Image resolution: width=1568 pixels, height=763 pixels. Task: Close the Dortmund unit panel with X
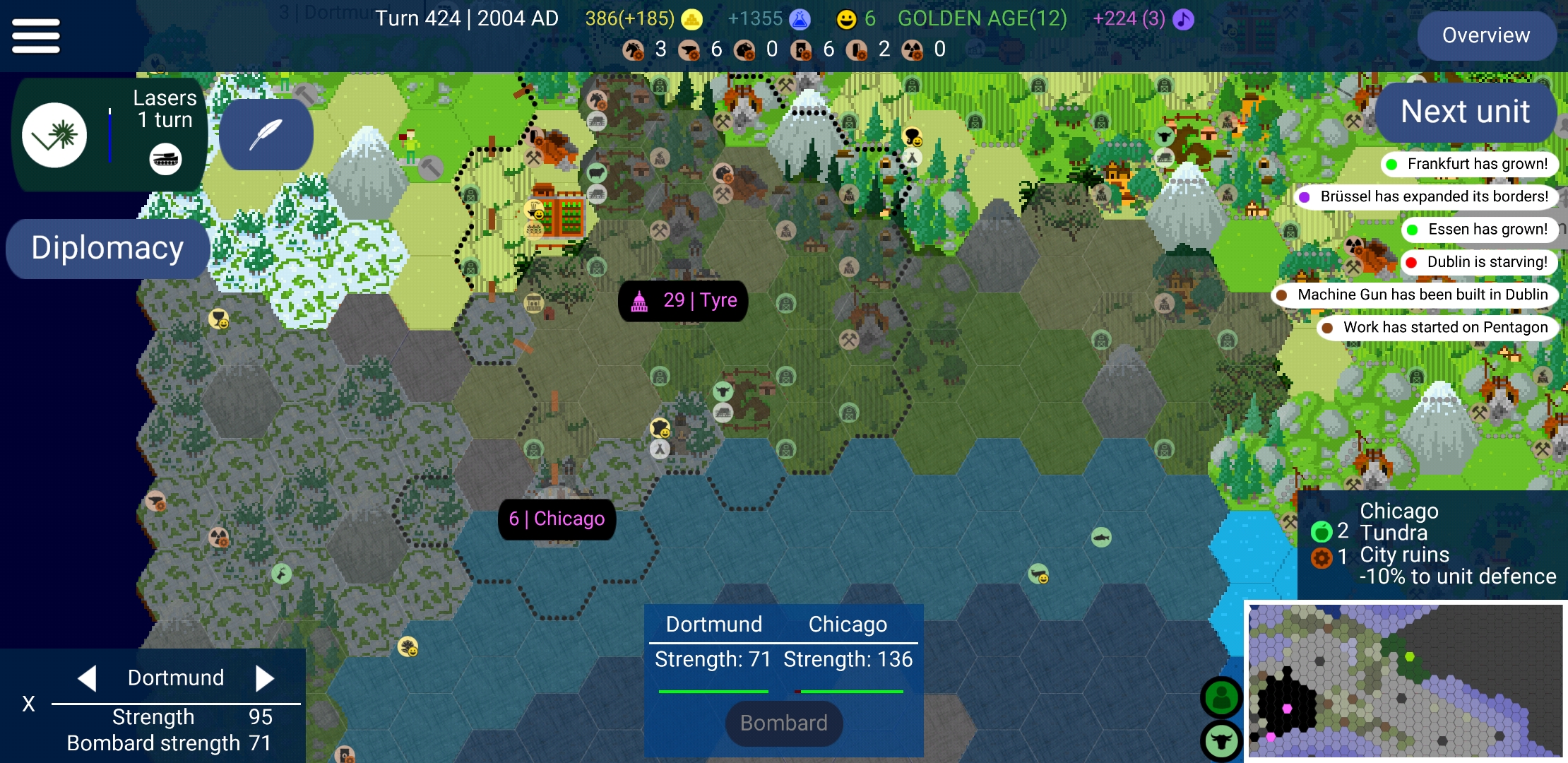click(28, 703)
